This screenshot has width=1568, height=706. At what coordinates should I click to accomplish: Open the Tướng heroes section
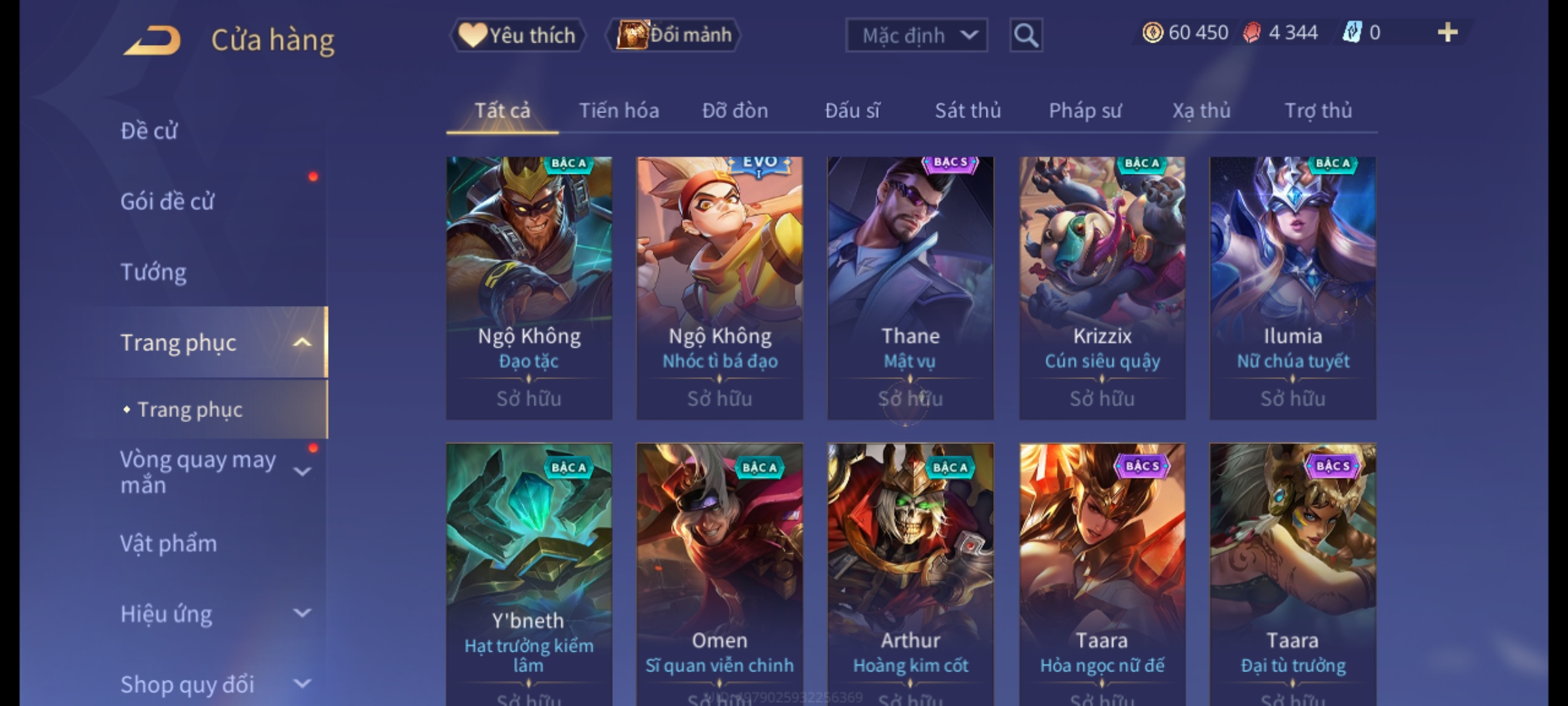point(154,272)
